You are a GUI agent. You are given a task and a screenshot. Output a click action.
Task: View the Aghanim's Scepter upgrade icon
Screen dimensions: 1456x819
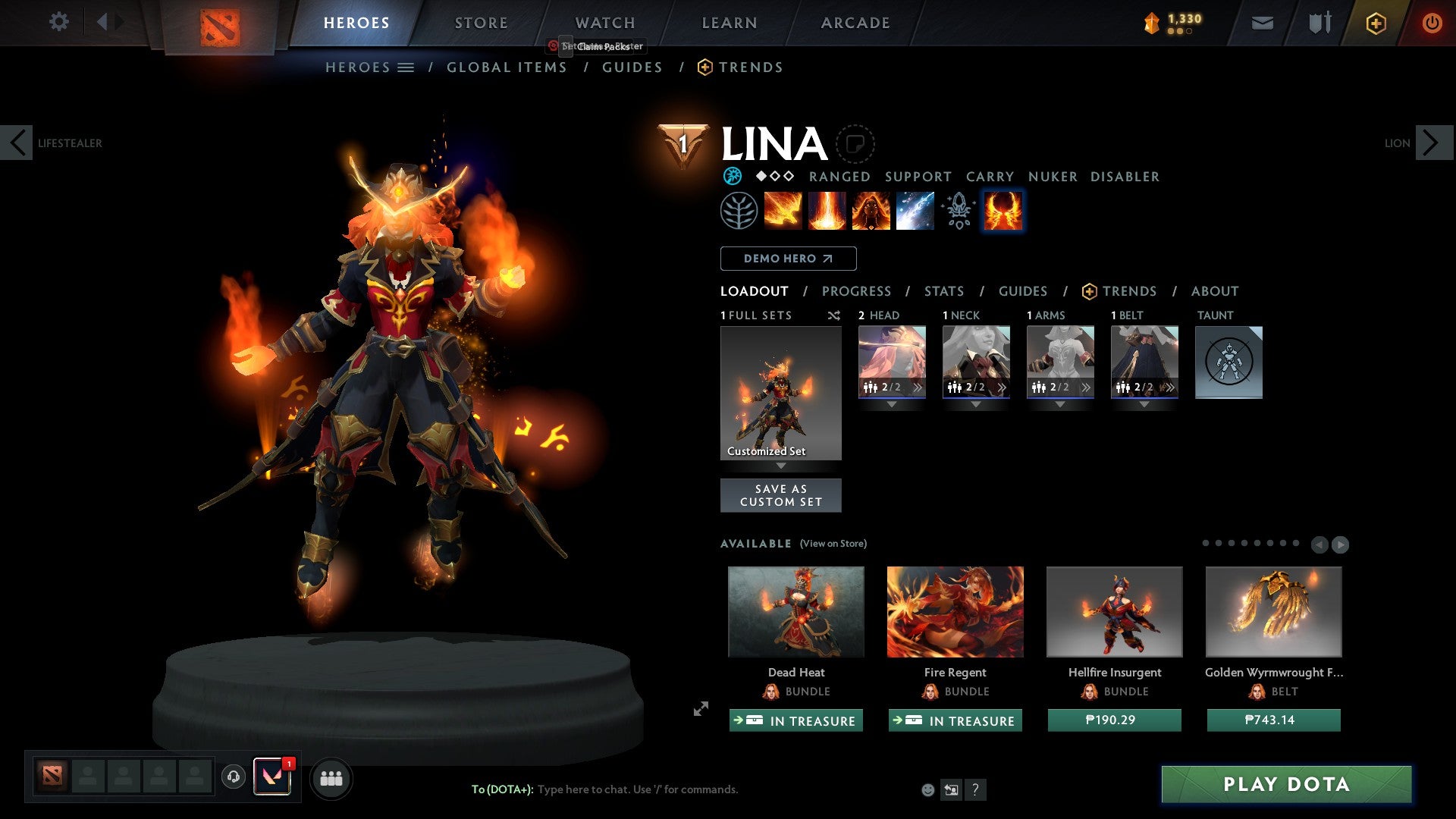(957, 210)
